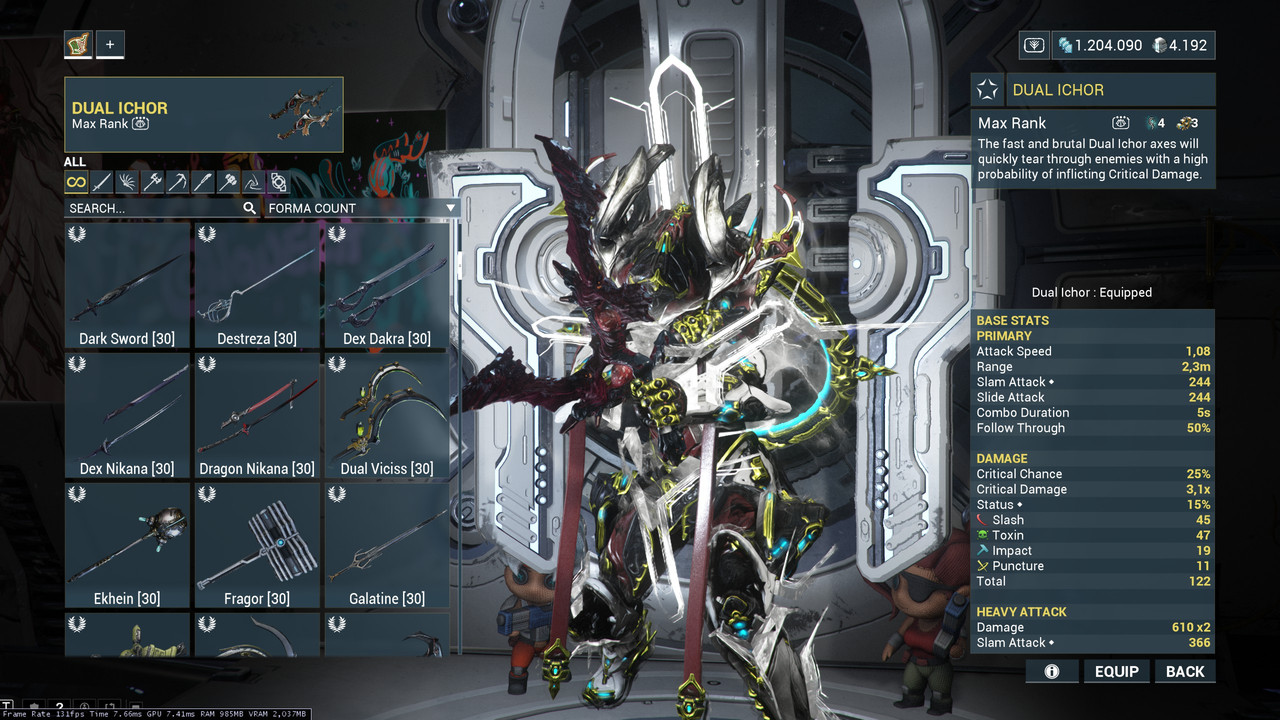The height and width of the screenshot is (720, 1280).
Task: Choose the Dragon Nikana [30] weapon
Action: pos(257,416)
